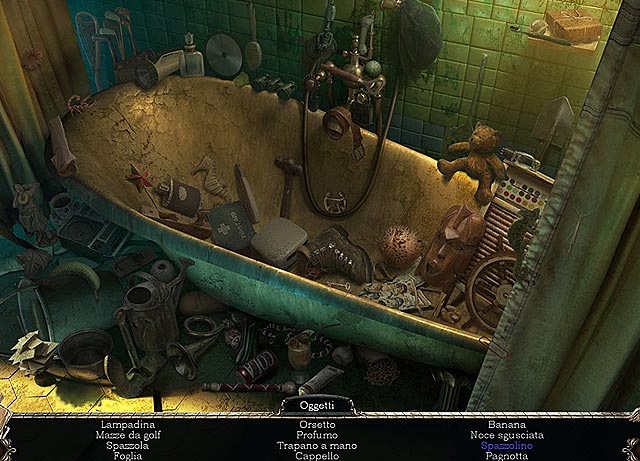This screenshot has width=640, height=461.
Task: Click the 'Foglia' list entry
Action: coord(129,455)
